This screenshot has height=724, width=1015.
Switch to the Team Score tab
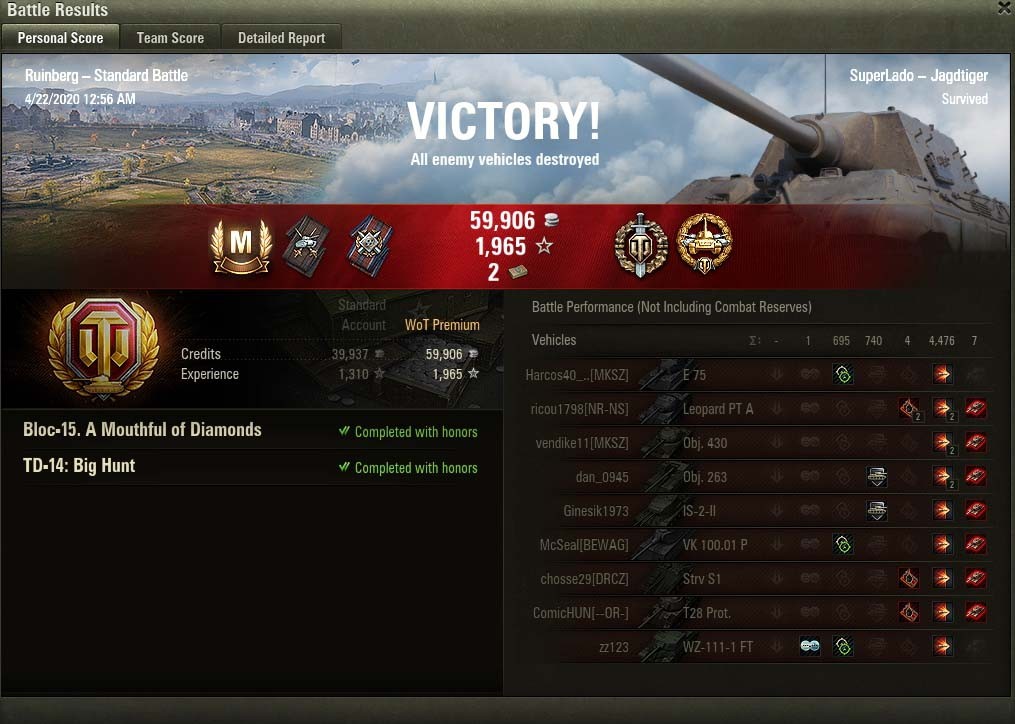pos(170,38)
